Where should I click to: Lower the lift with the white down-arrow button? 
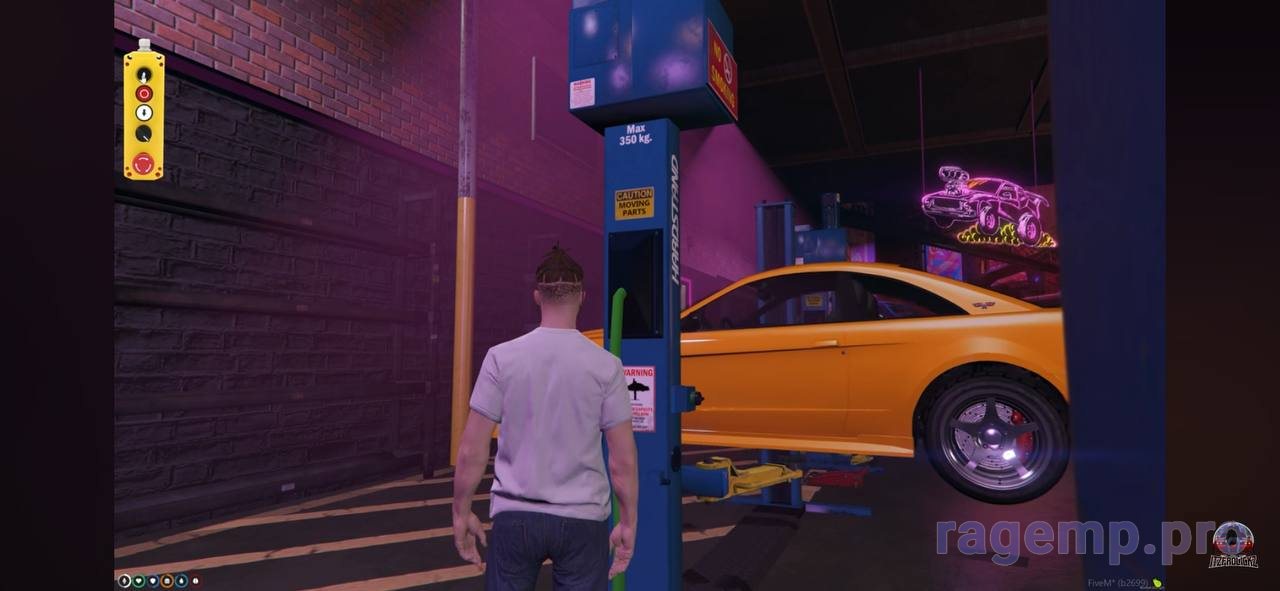pyautogui.click(x=143, y=113)
